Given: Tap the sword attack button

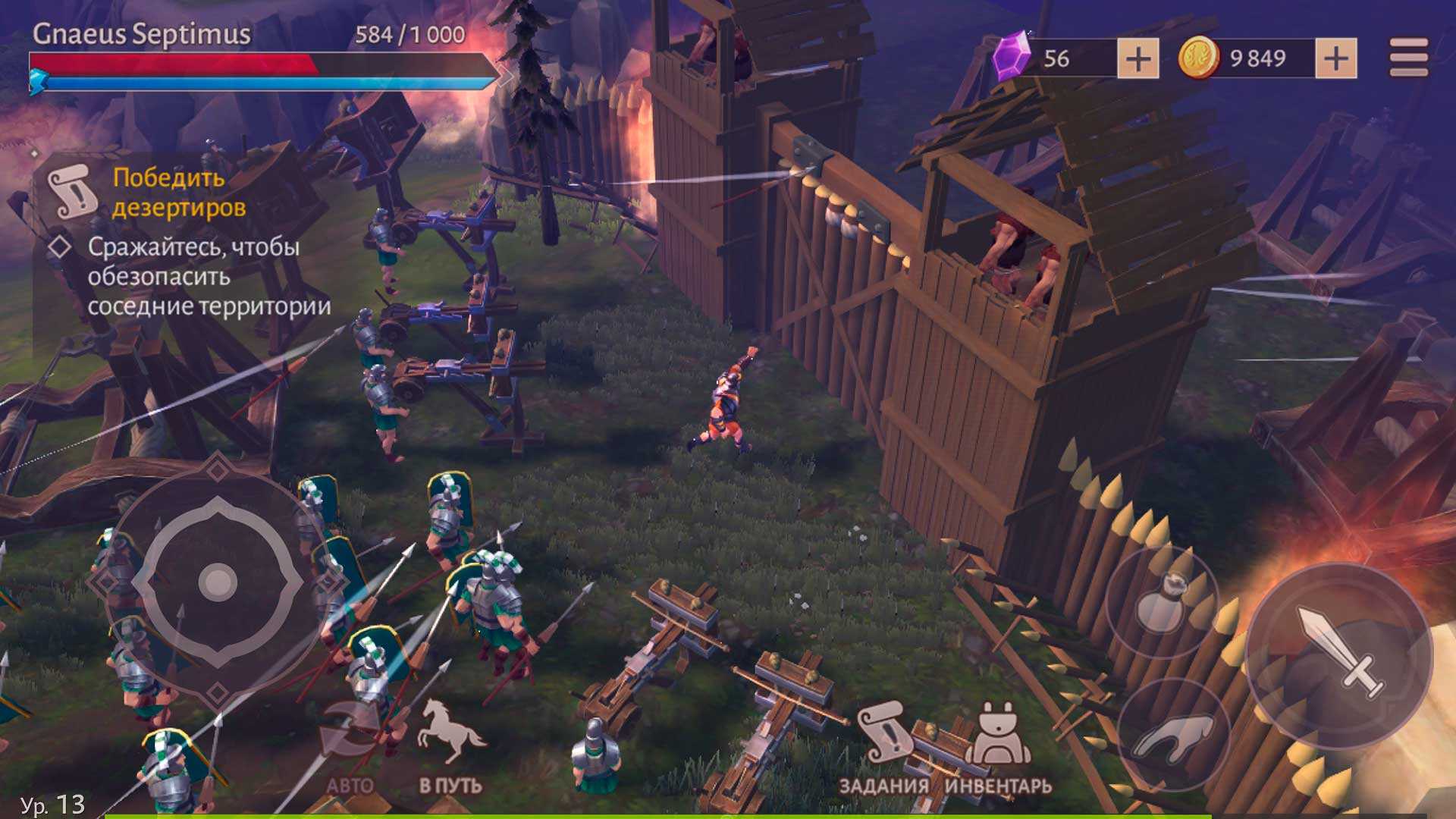Looking at the screenshot, I should pyautogui.click(x=1339, y=652).
